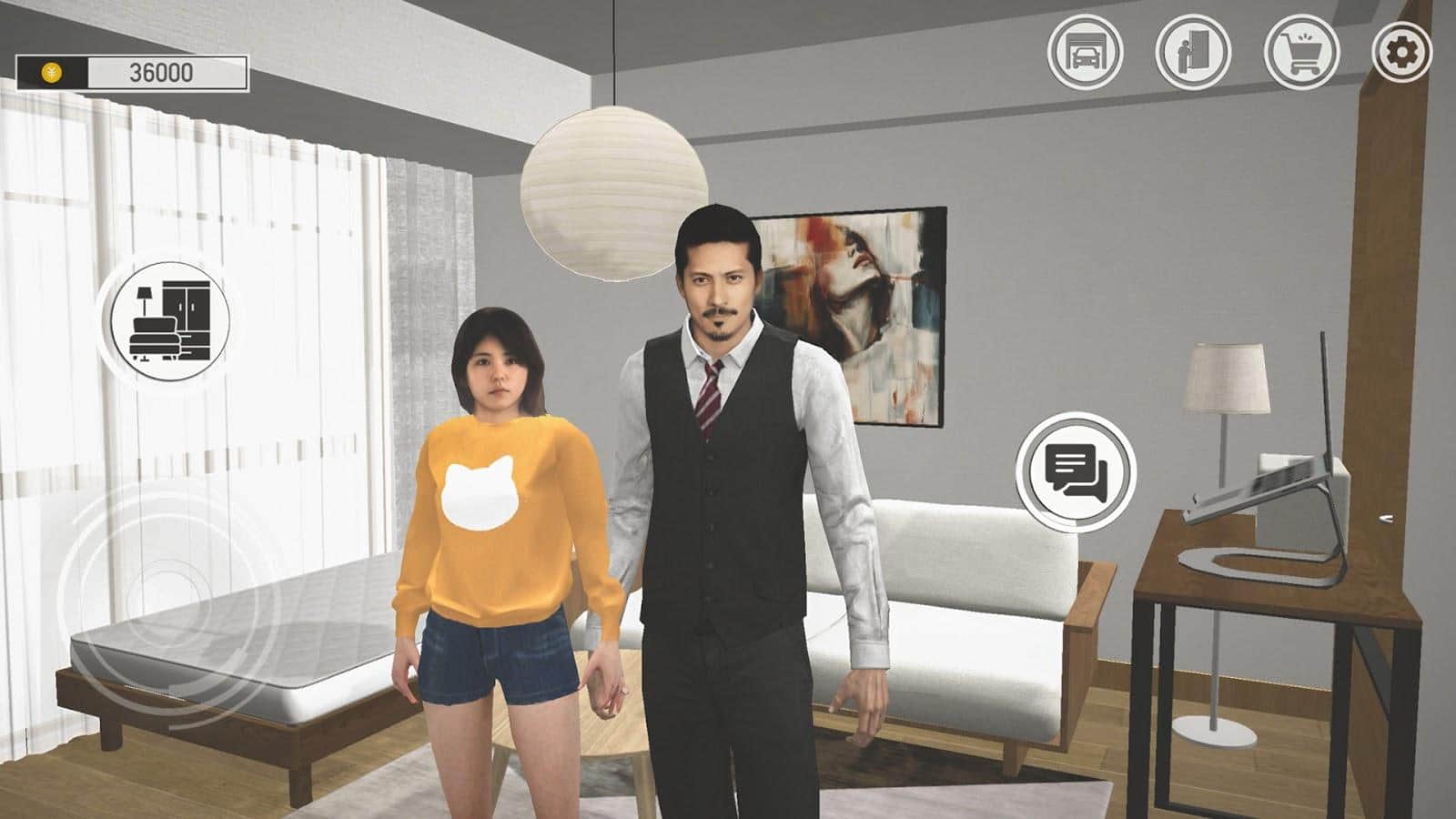Open the shopping cart store

tap(1301, 52)
